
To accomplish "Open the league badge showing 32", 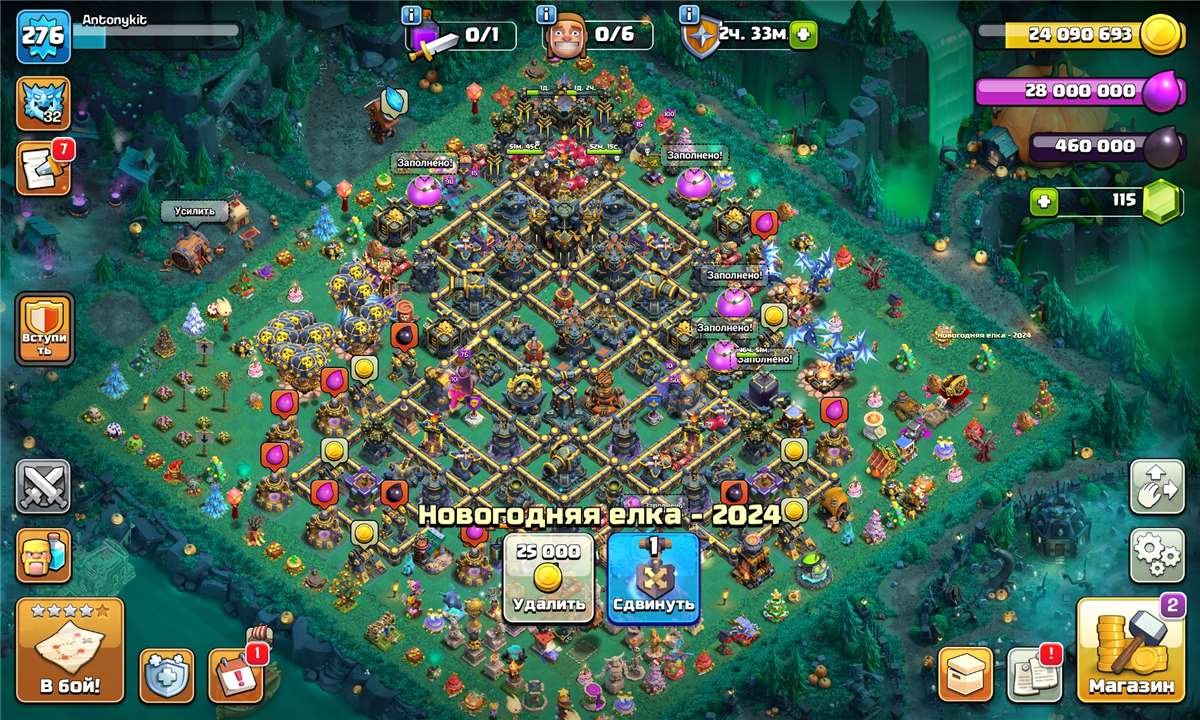I will (44, 104).
